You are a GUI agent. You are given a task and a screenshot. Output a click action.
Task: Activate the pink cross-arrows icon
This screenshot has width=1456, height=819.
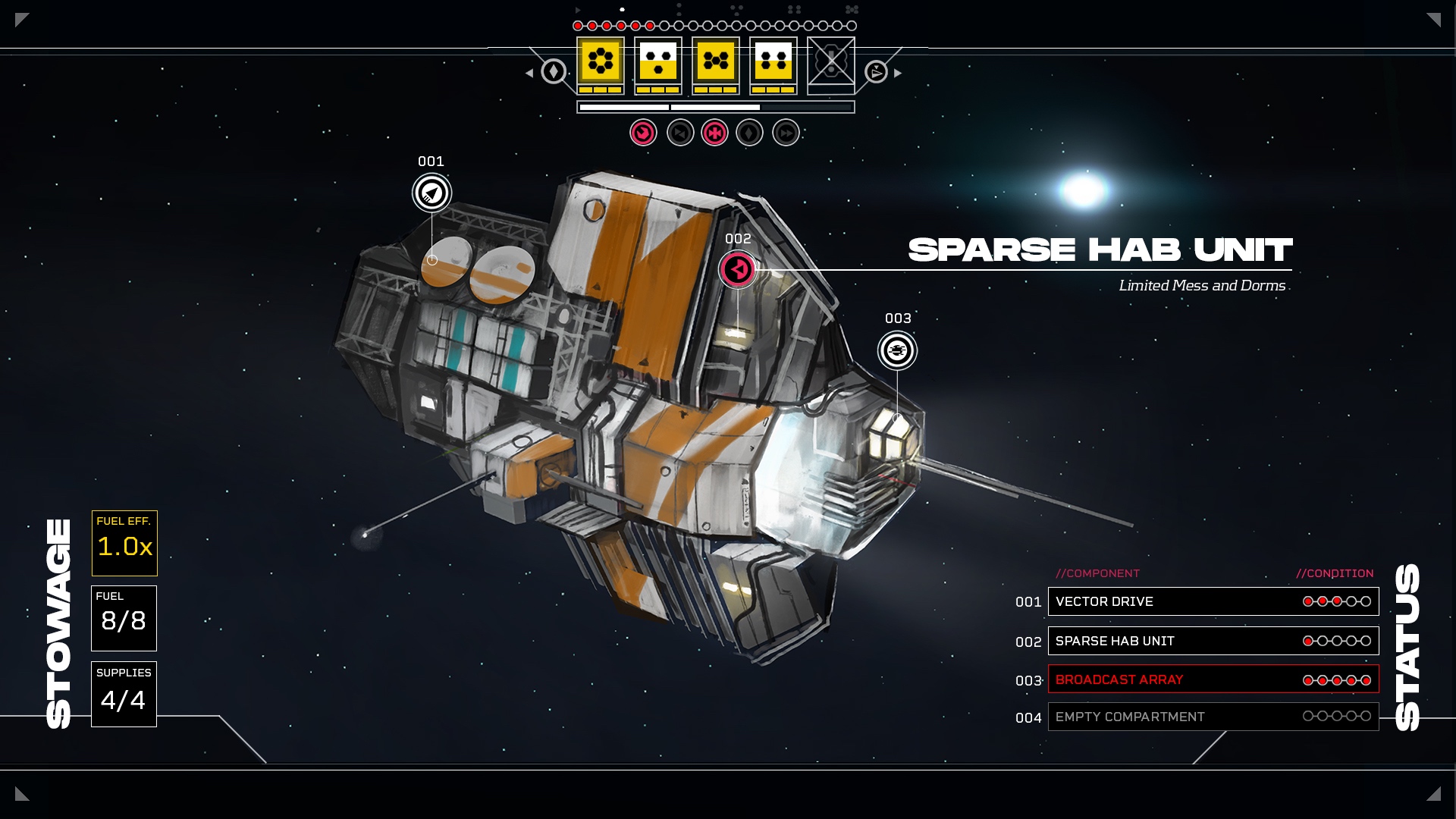coord(714,133)
